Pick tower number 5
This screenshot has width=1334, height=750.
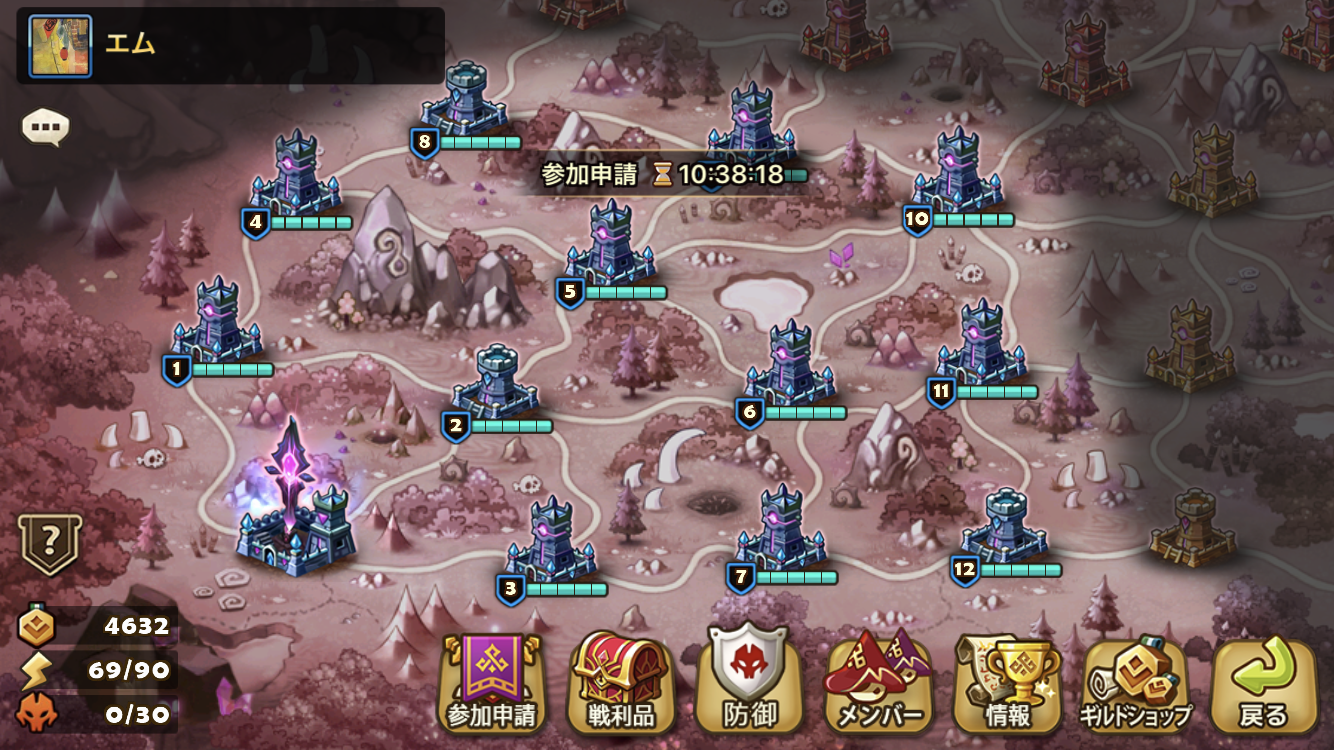click(x=610, y=245)
